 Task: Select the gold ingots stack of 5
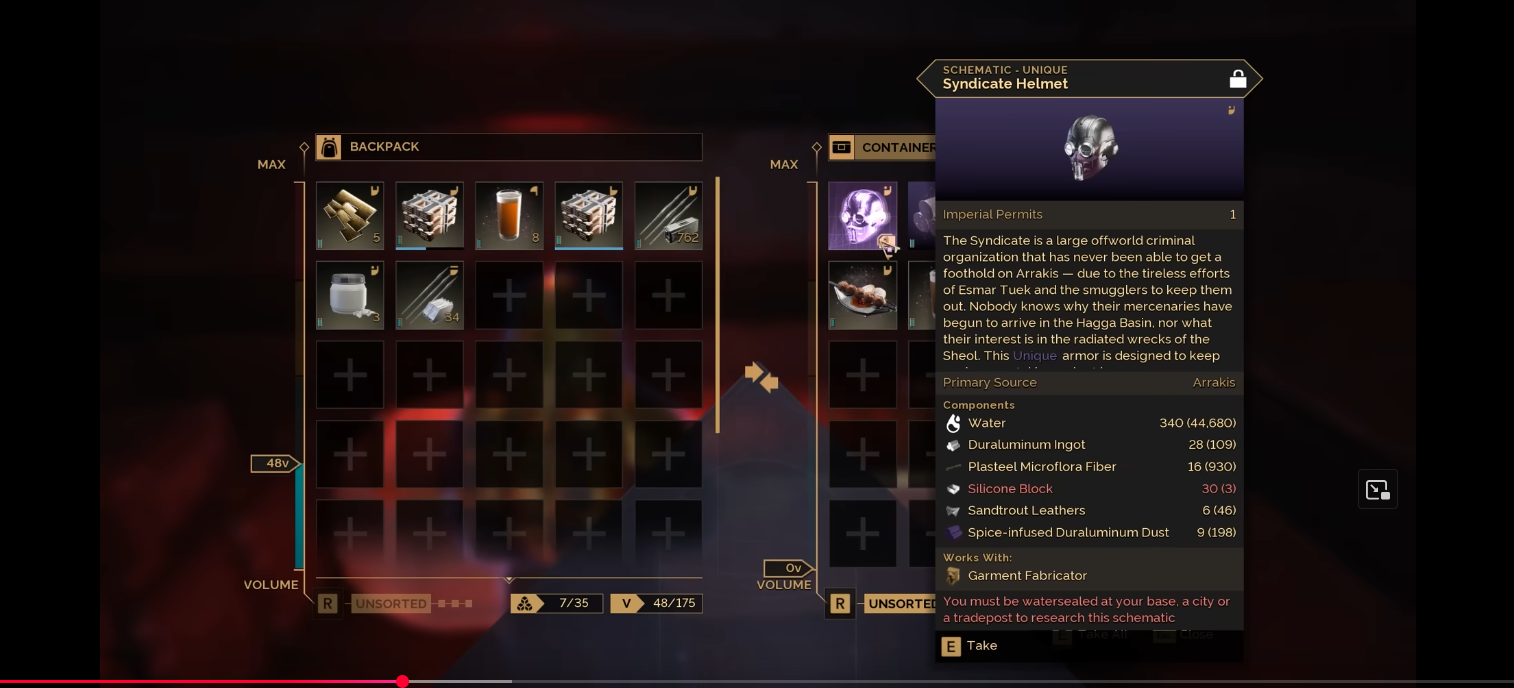350,215
